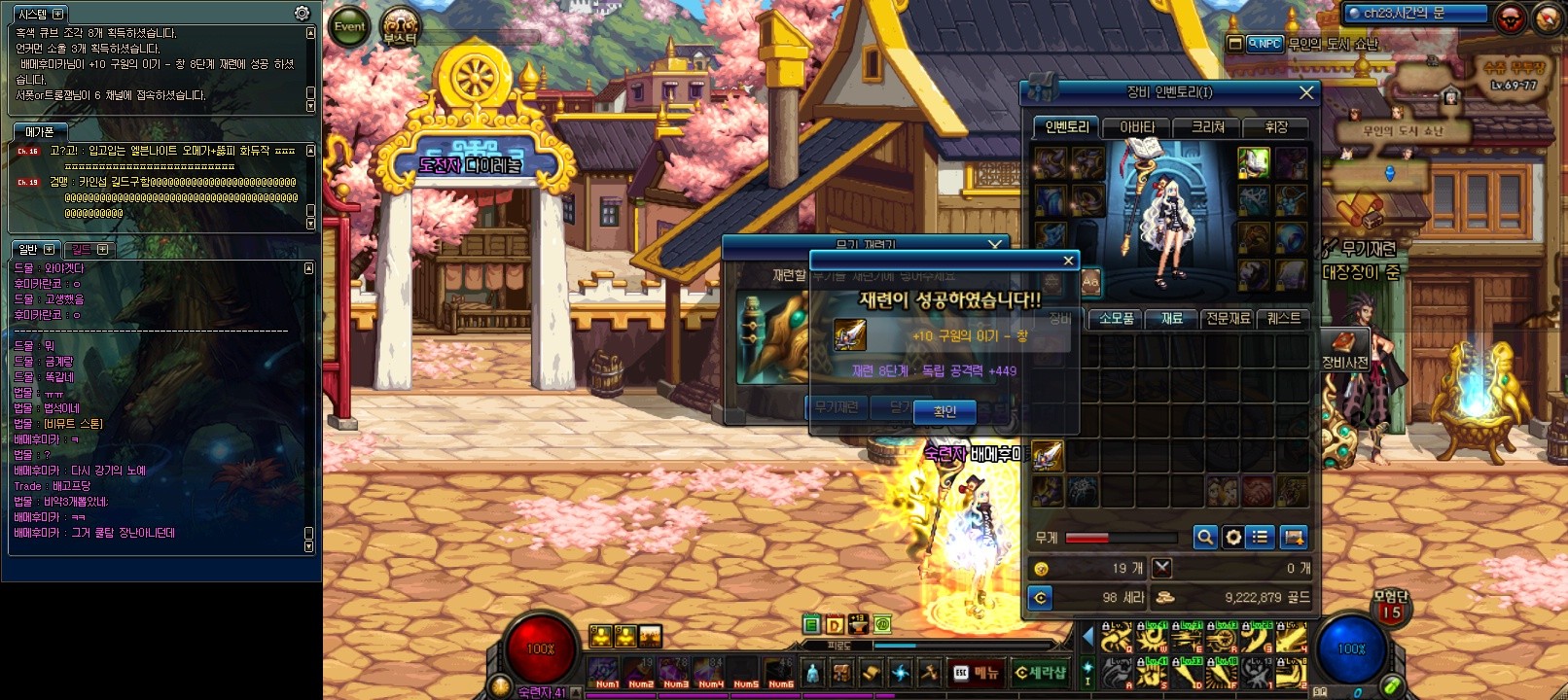Select the 휘장 tab
This screenshot has width=1568, height=700.
click(1276, 127)
